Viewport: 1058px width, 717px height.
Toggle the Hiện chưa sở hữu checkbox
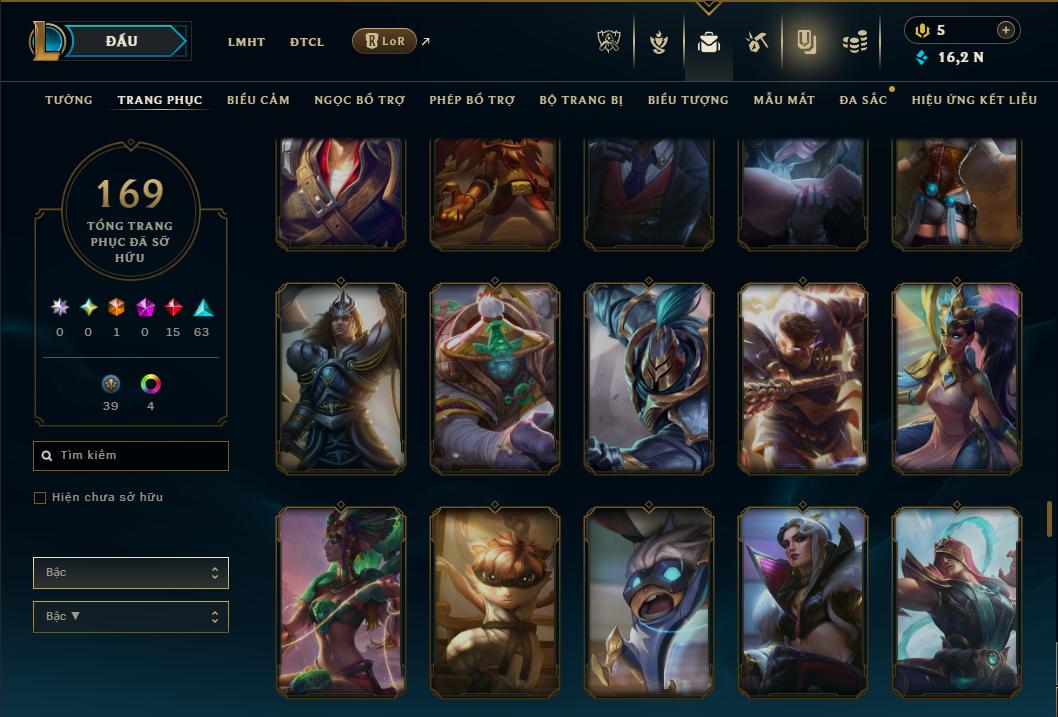pyautogui.click(x=40, y=498)
